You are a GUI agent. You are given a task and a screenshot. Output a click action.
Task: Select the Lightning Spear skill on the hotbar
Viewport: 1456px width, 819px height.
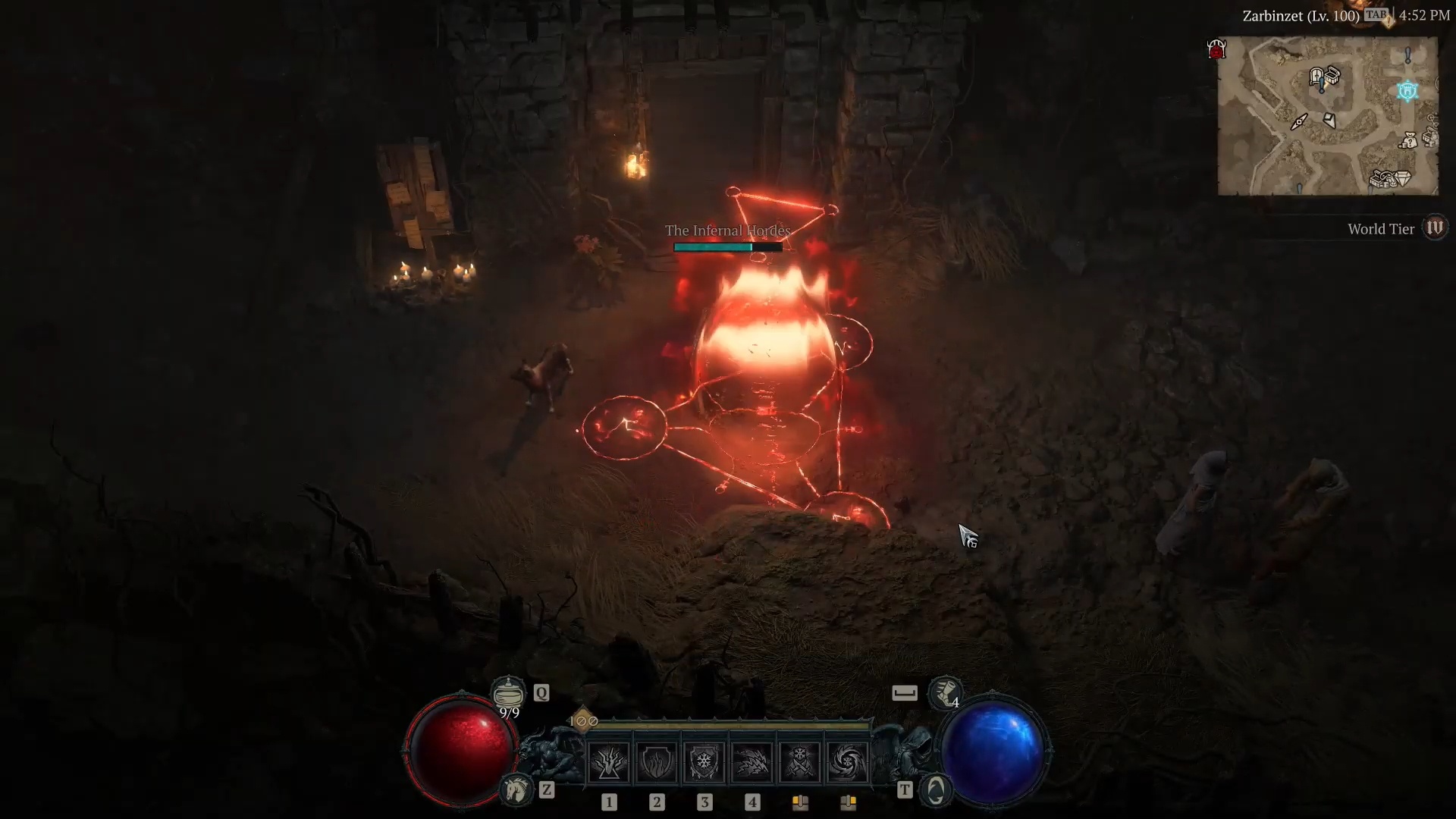610,761
